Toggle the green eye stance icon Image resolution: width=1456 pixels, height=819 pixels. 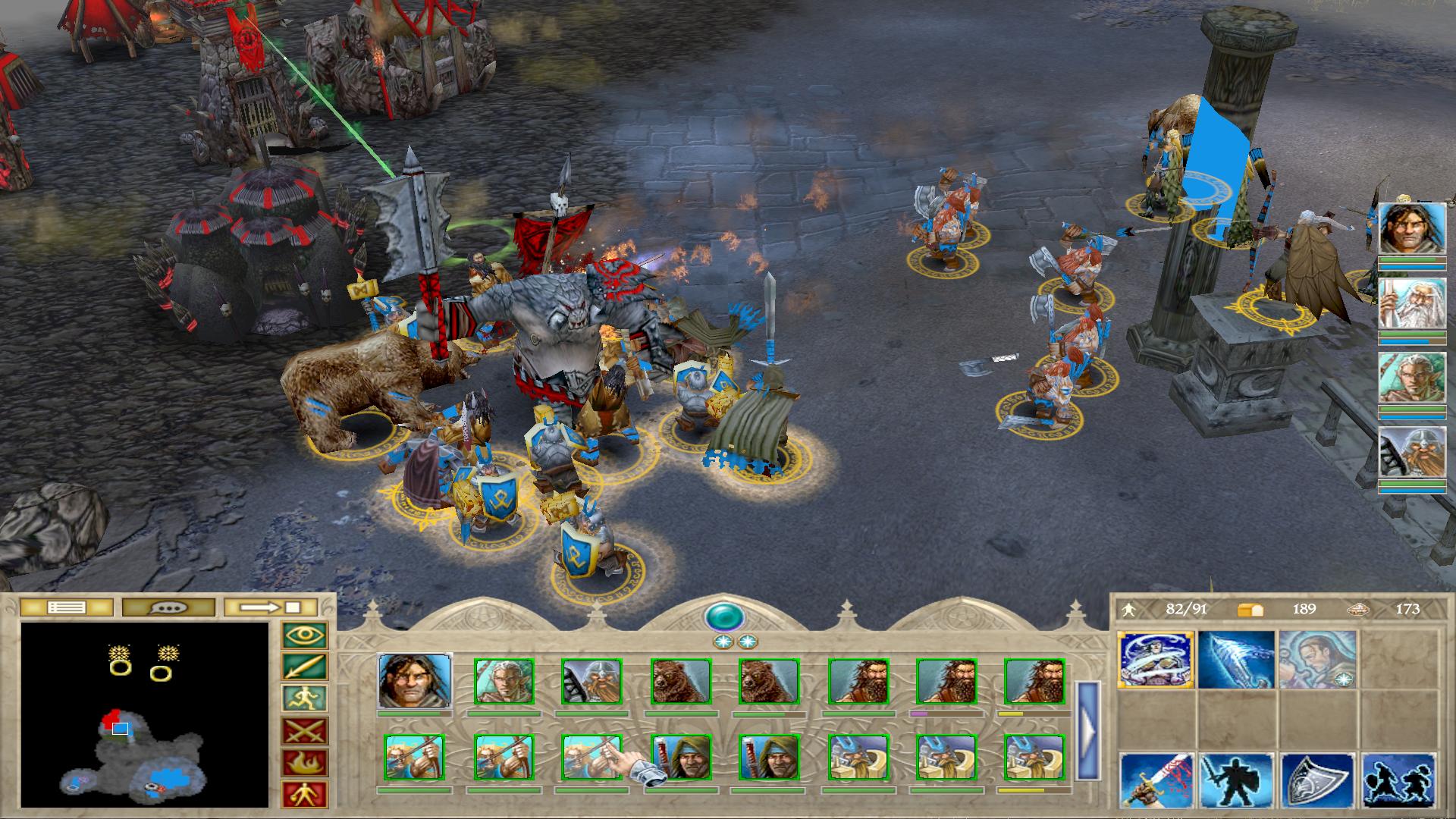point(305,635)
